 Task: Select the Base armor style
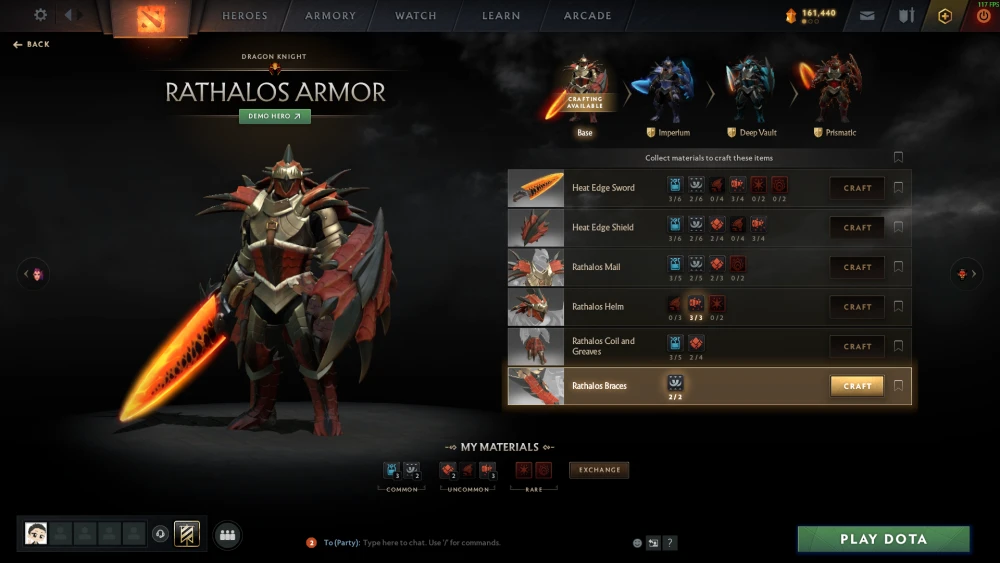[x=584, y=93]
